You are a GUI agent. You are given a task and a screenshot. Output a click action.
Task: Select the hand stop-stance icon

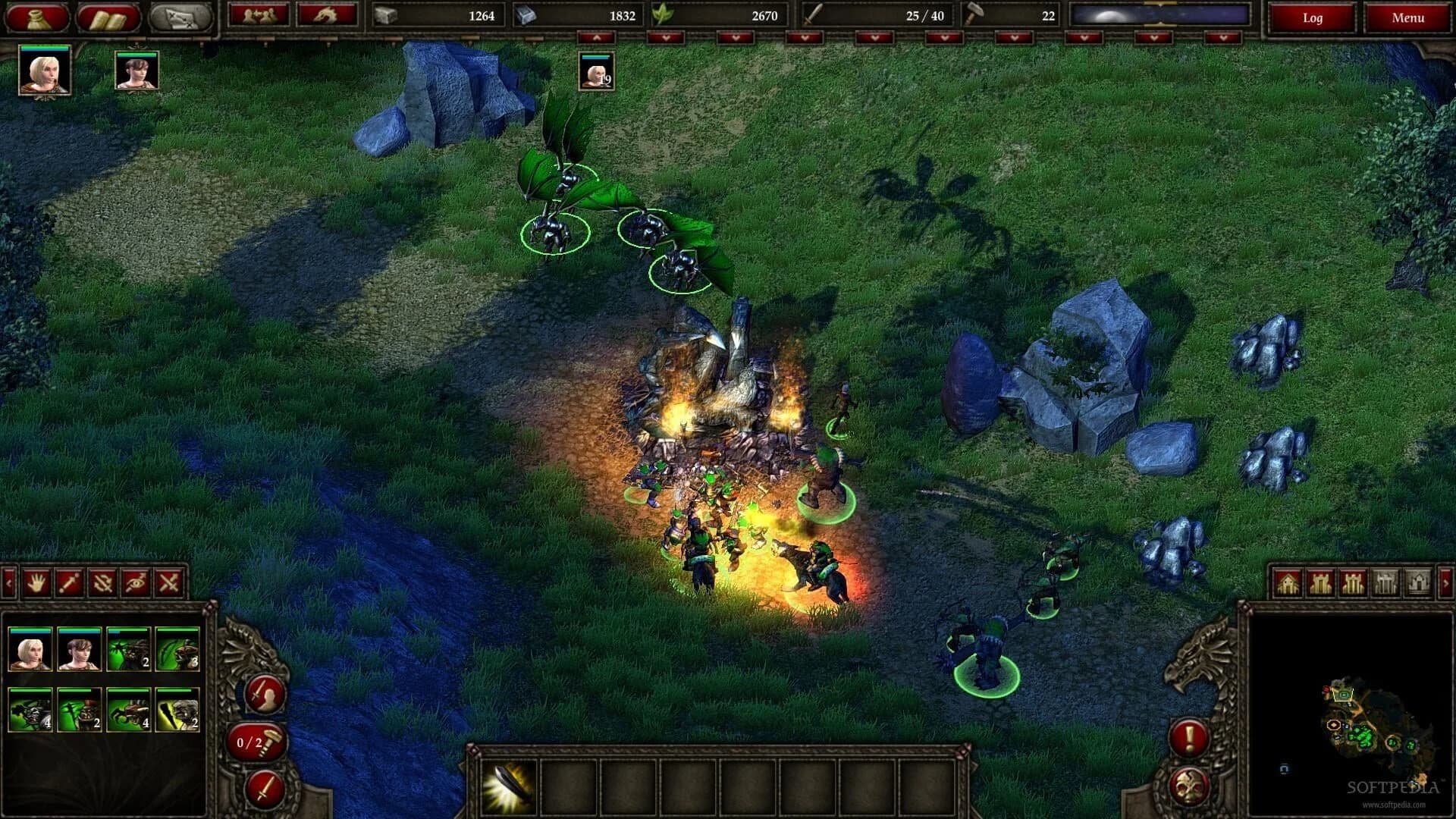(x=35, y=581)
